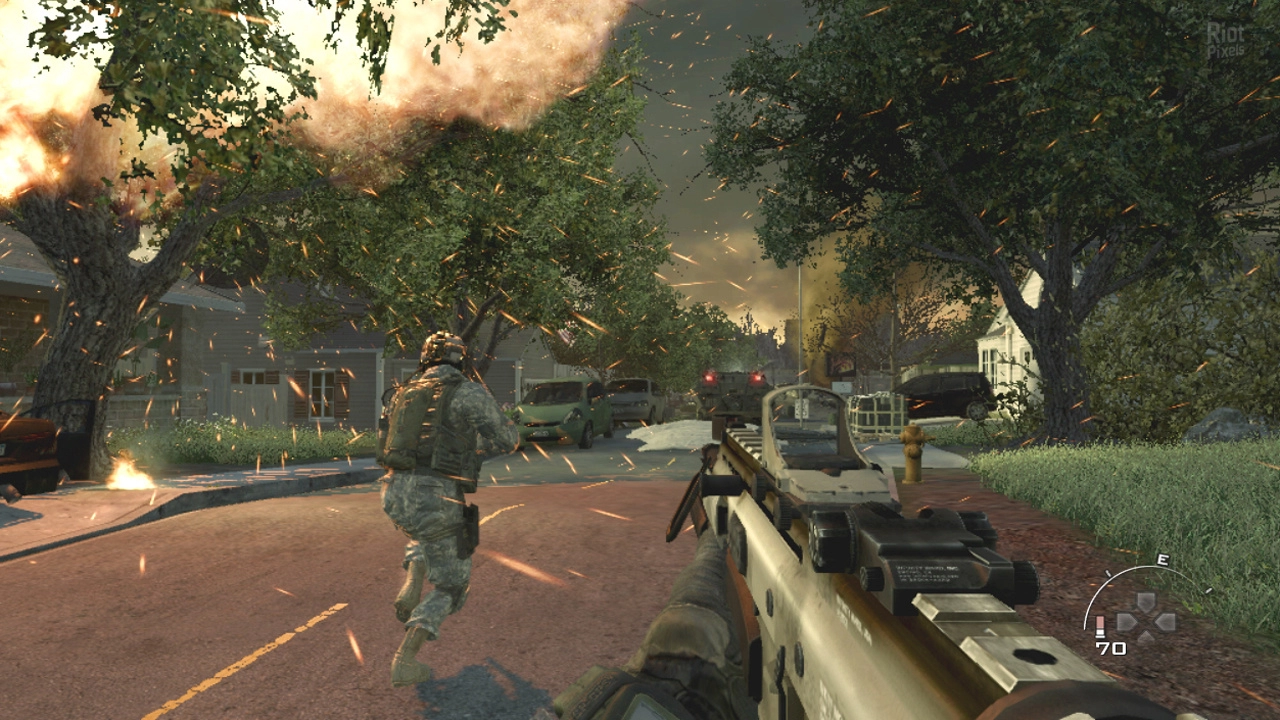Open the Riot Pixels watermark logo
This screenshot has height=720, width=1280.
coord(1226,40)
